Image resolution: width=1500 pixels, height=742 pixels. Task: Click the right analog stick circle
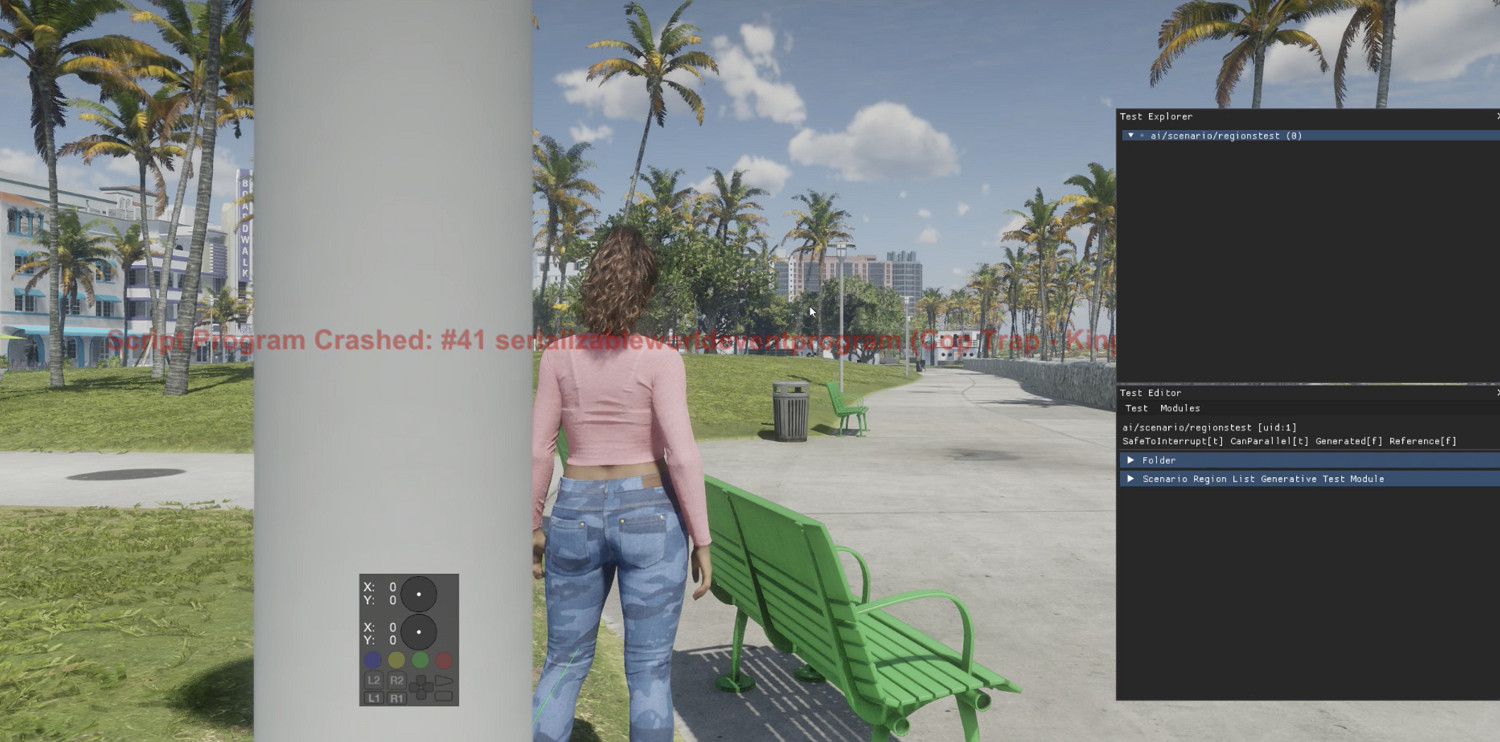coord(419,632)
